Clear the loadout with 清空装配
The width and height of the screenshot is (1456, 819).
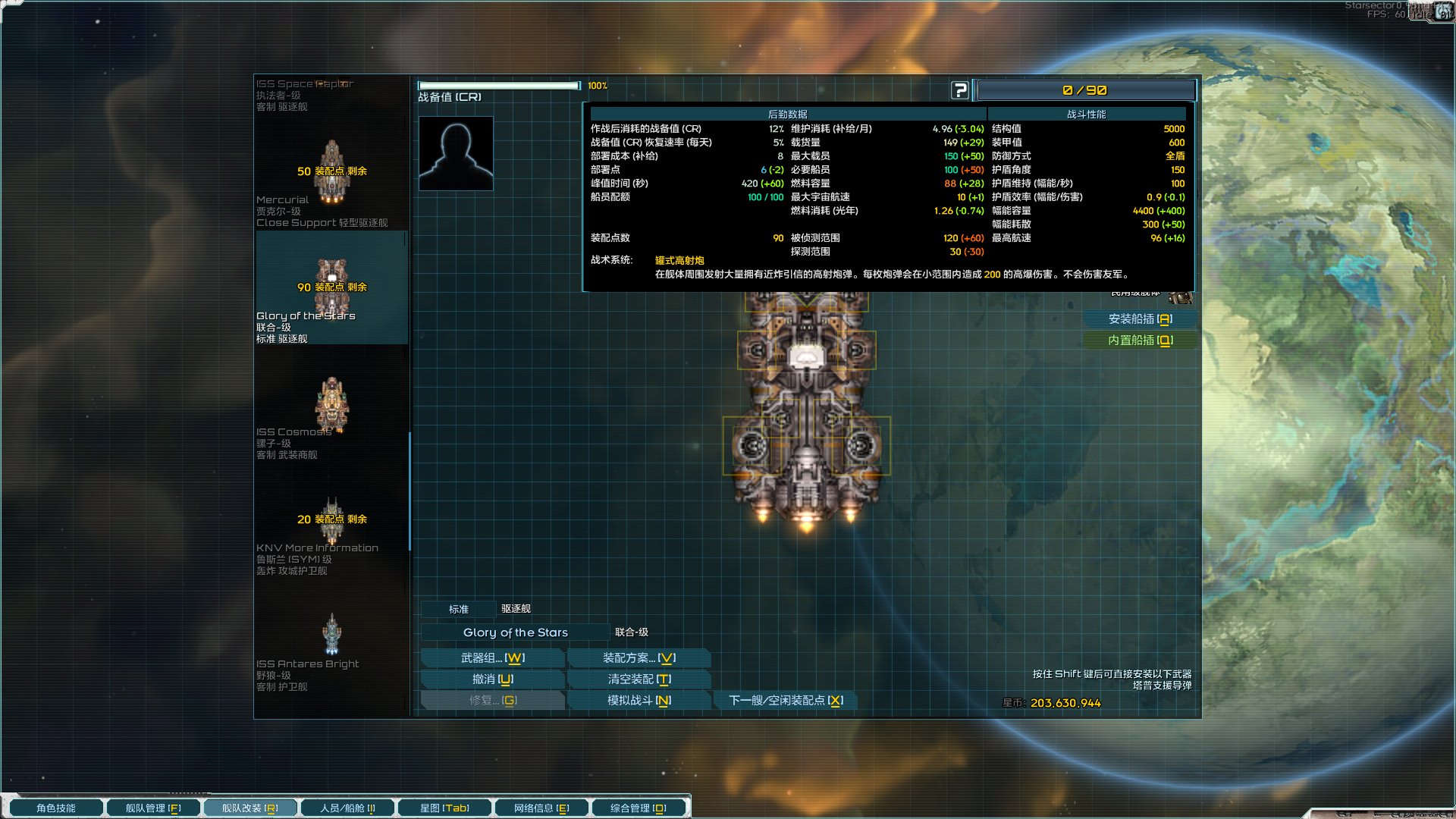coord(639,679)
